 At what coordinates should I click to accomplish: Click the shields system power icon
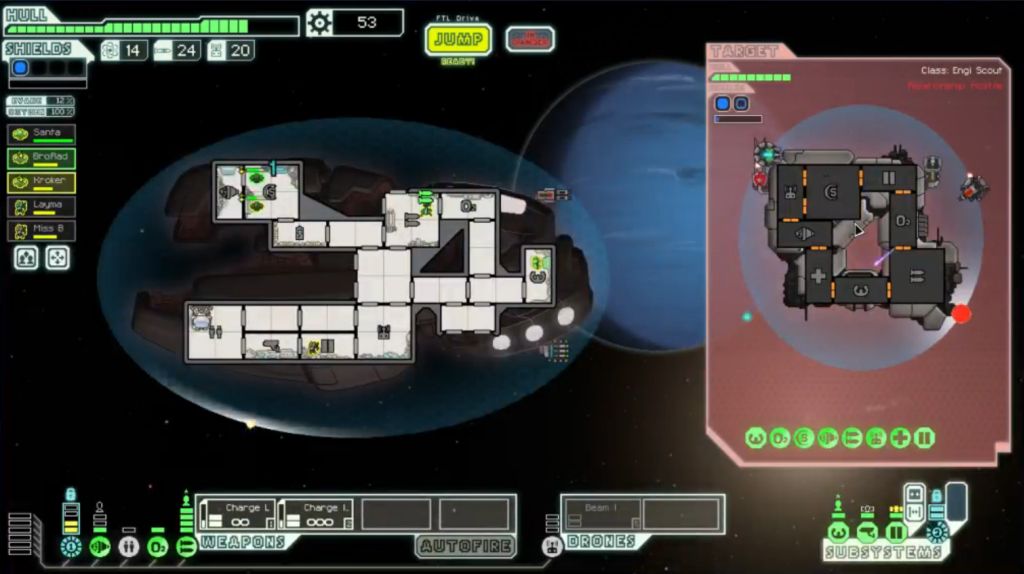(x=70, y=547)
